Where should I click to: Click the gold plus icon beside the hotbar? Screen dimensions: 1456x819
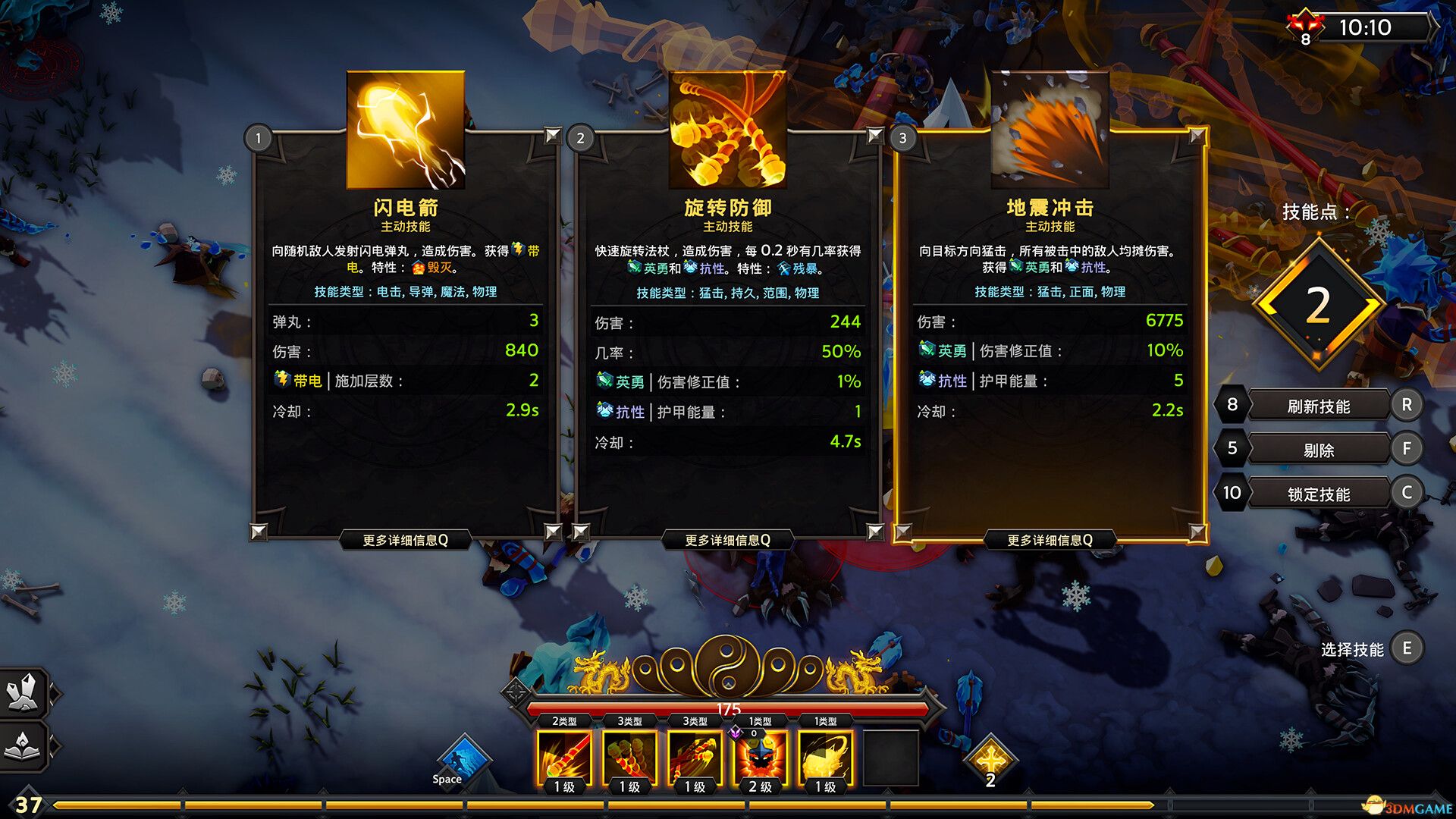pyautogui.click(x=989, y=758)
